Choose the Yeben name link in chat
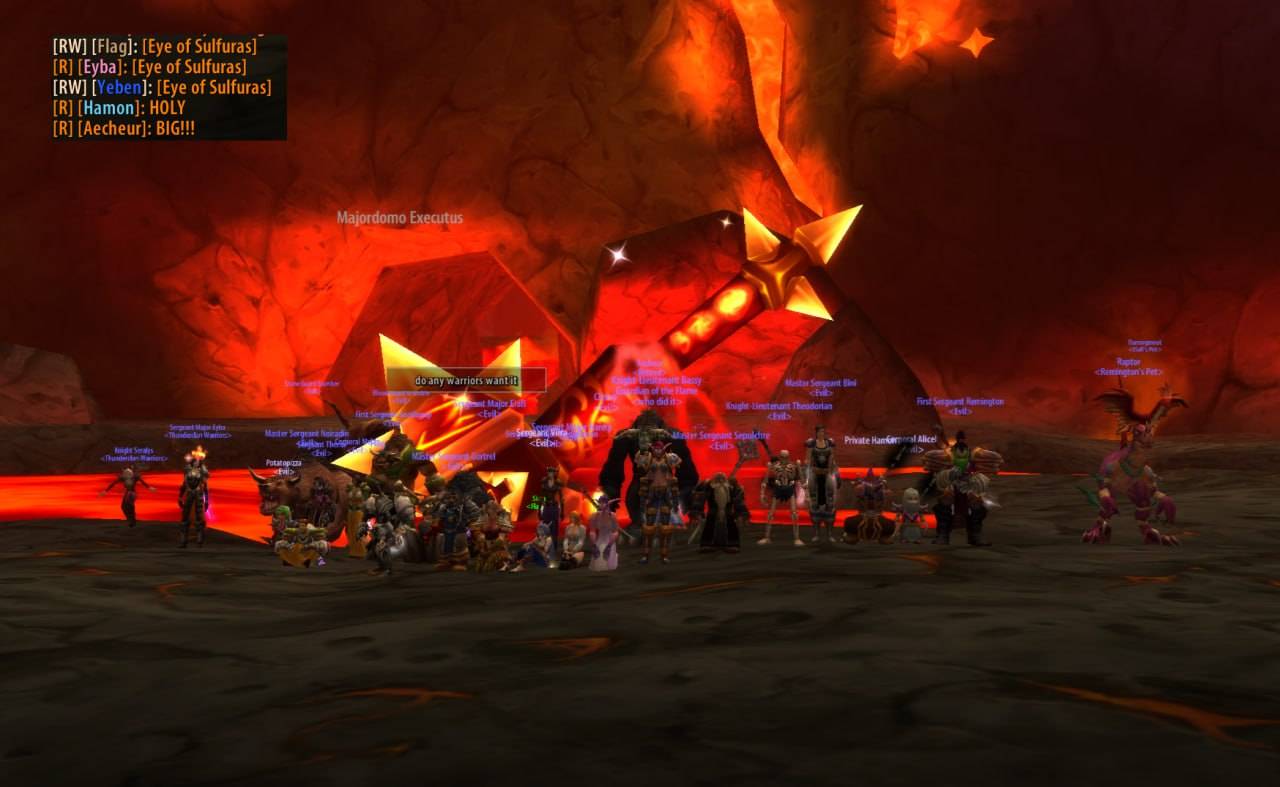This screenshot has width=1280, height=787. tap(118, 87)
